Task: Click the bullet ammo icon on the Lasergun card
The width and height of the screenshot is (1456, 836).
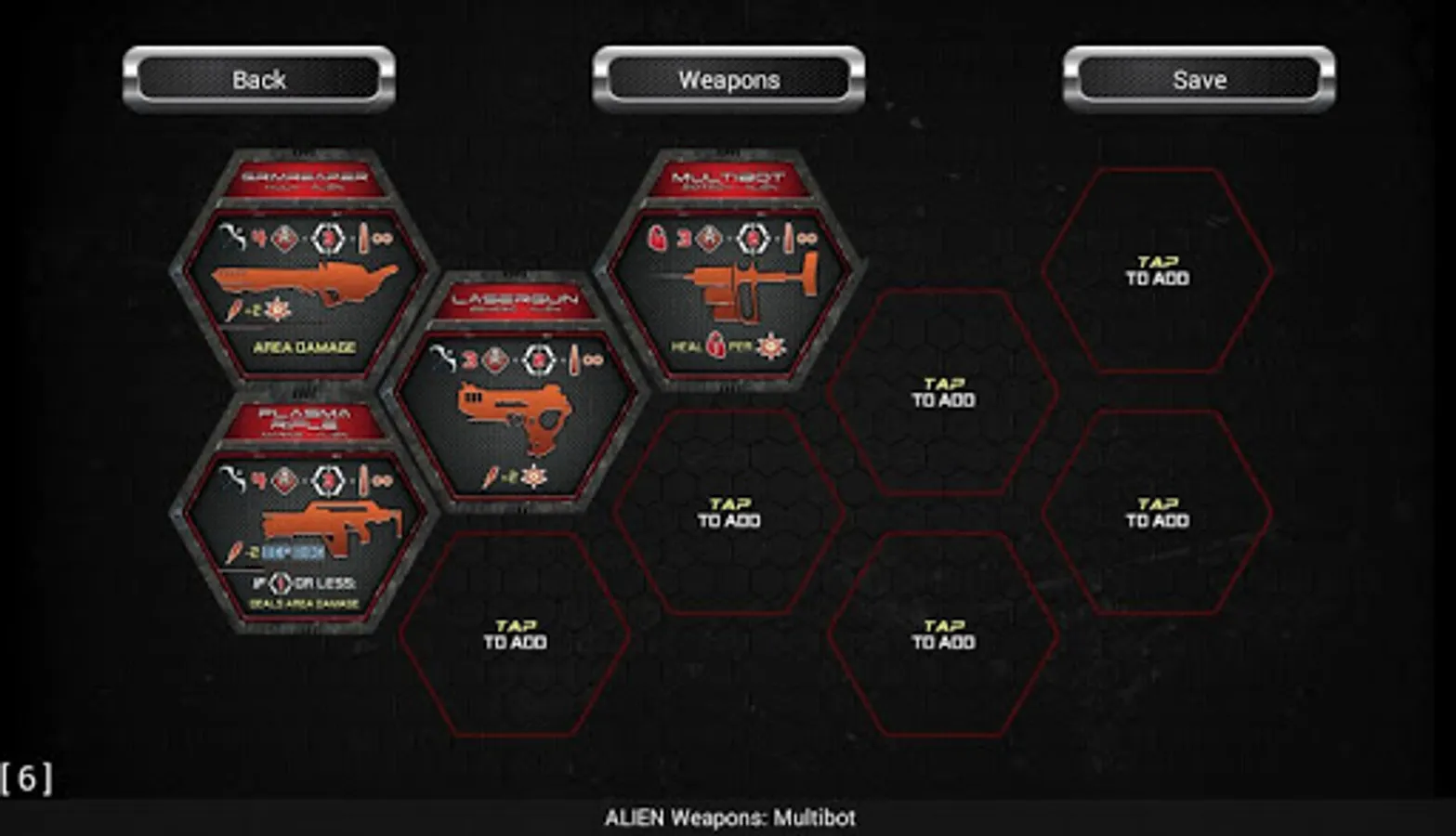Action: 575,359
